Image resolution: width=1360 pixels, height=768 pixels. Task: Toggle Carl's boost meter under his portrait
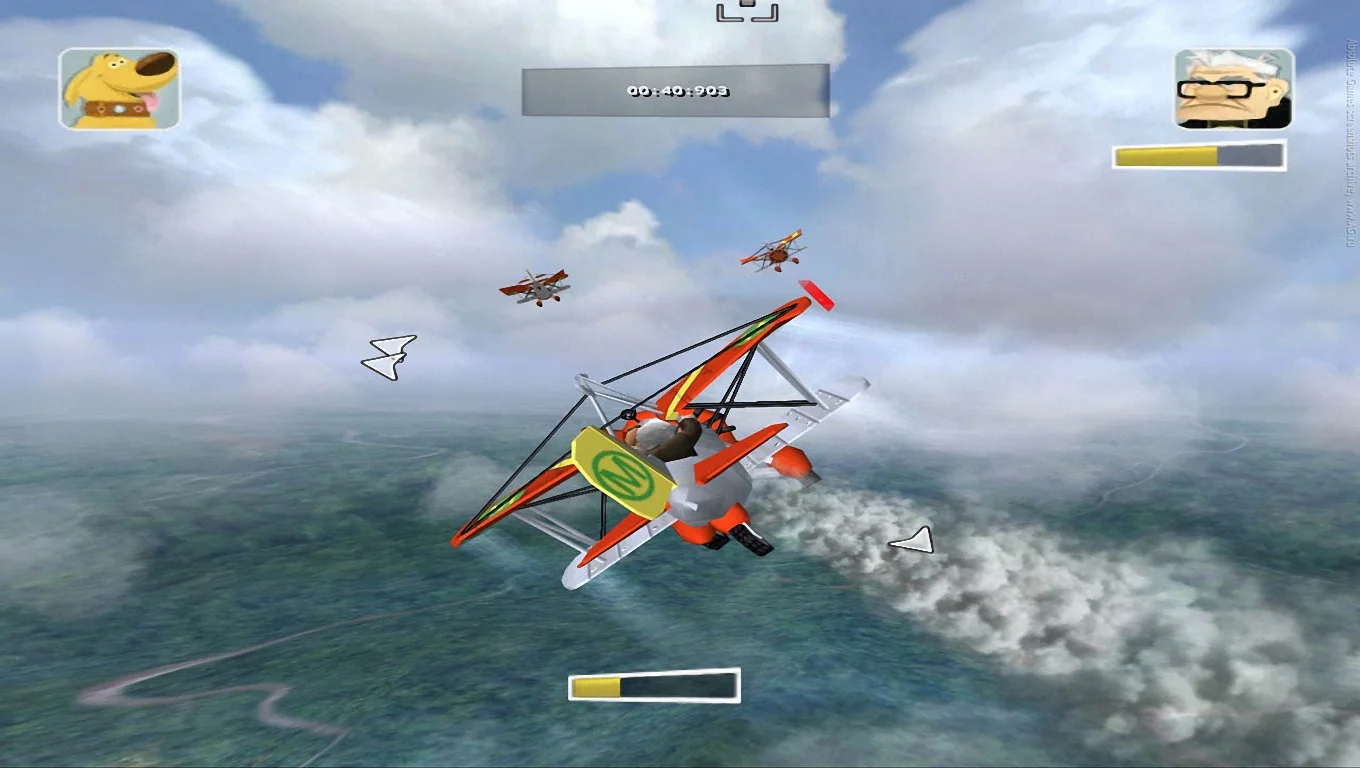[x=1196, y=156]
